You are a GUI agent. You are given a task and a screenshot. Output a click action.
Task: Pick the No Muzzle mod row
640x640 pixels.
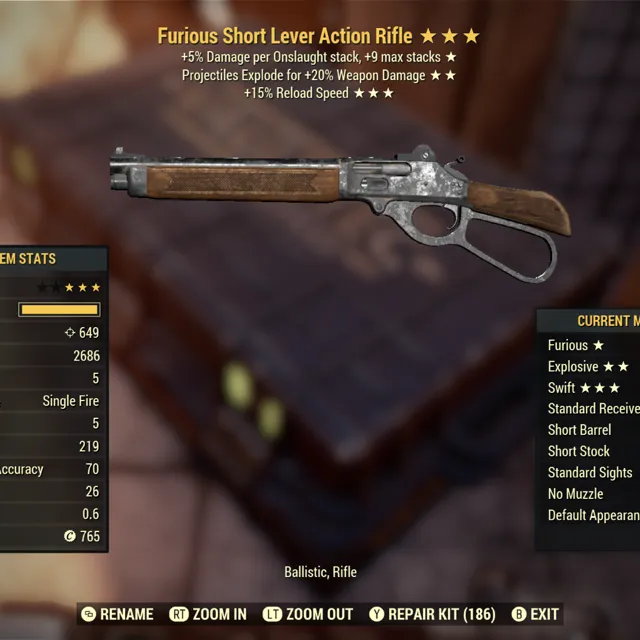575,494
